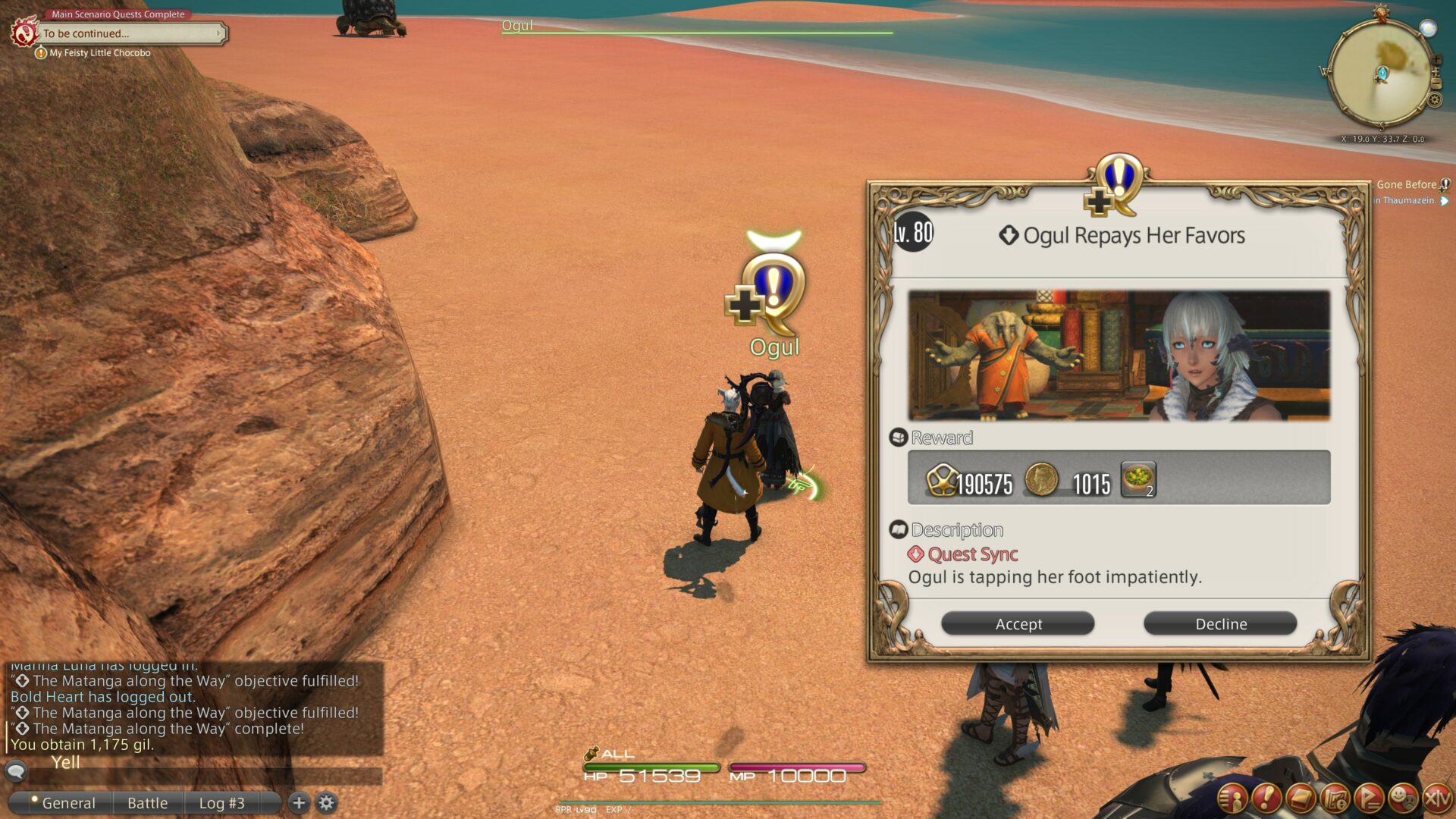Open the Signs flag menu icon
Screen dimensions: 1456x819
click(1370, 798)
